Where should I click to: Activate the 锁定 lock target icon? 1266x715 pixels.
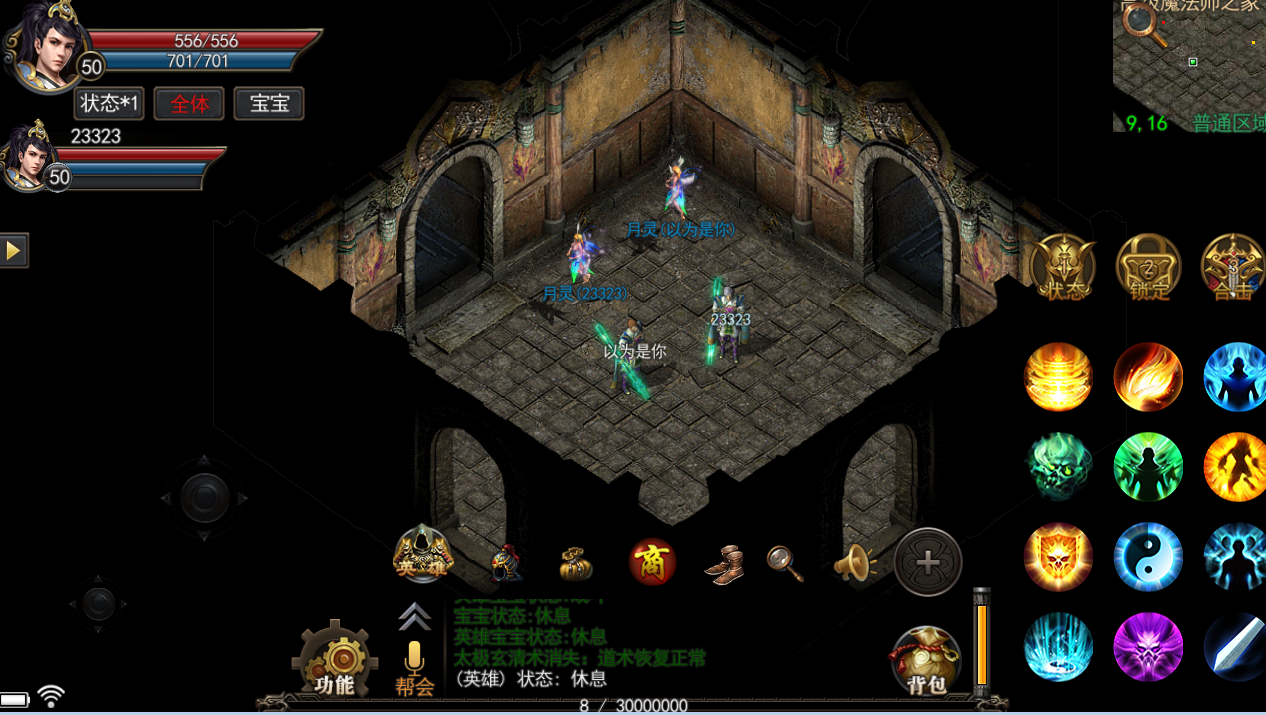point(1148,268)
